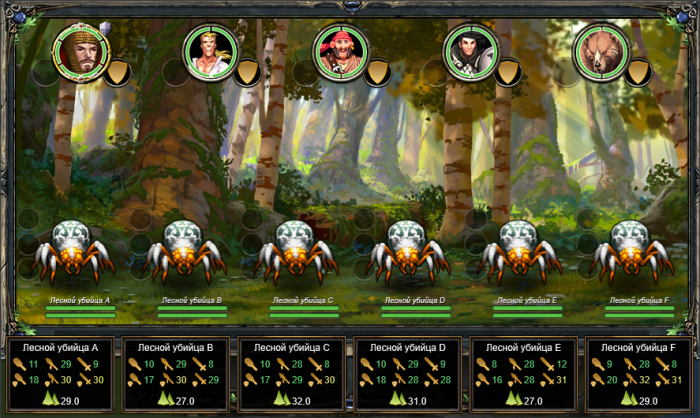700x418 pixels.
Task: Attack the spider Лесной убийца C
Action: point(295,255)
